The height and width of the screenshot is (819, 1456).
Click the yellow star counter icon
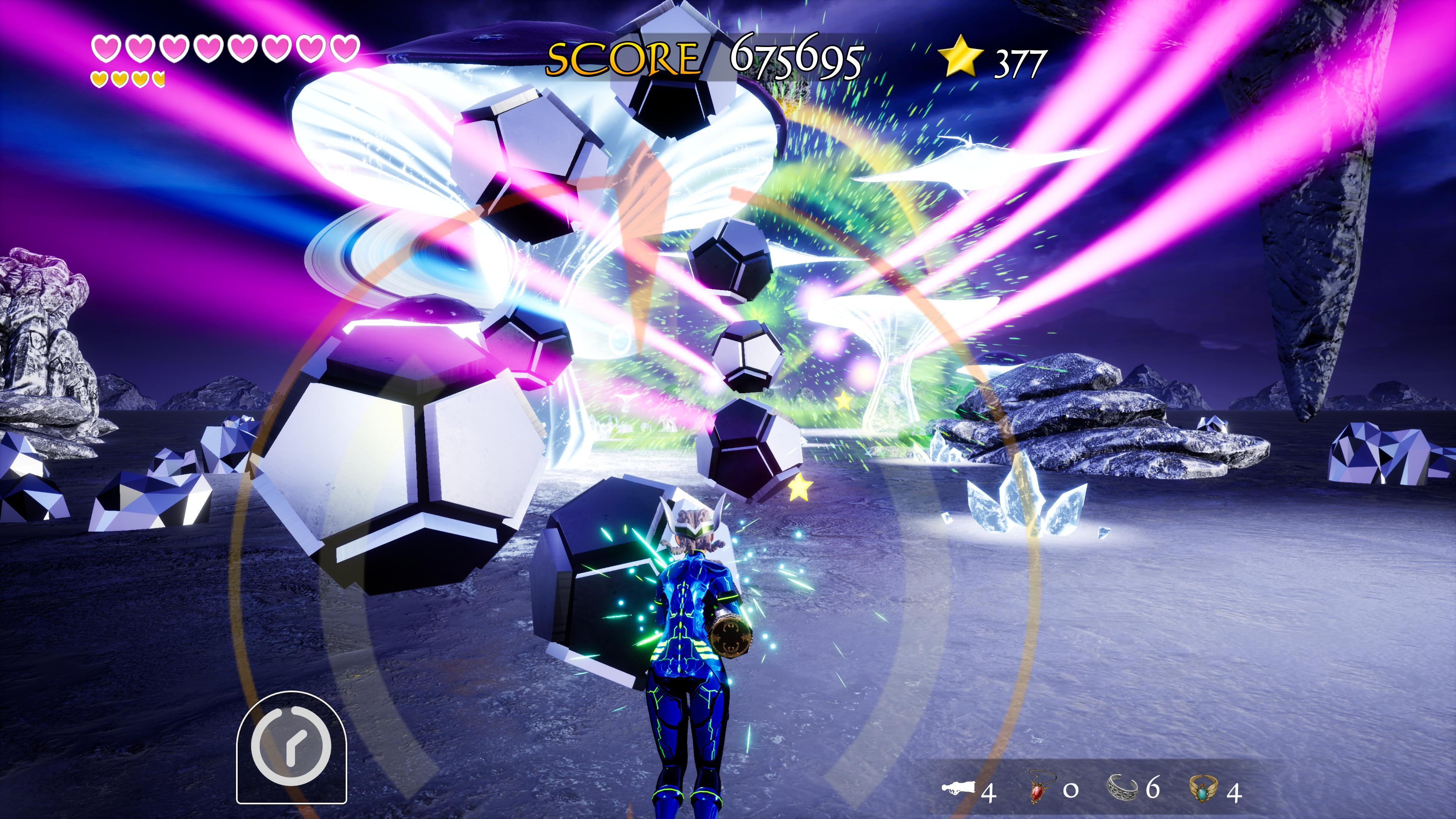point(960,56)
